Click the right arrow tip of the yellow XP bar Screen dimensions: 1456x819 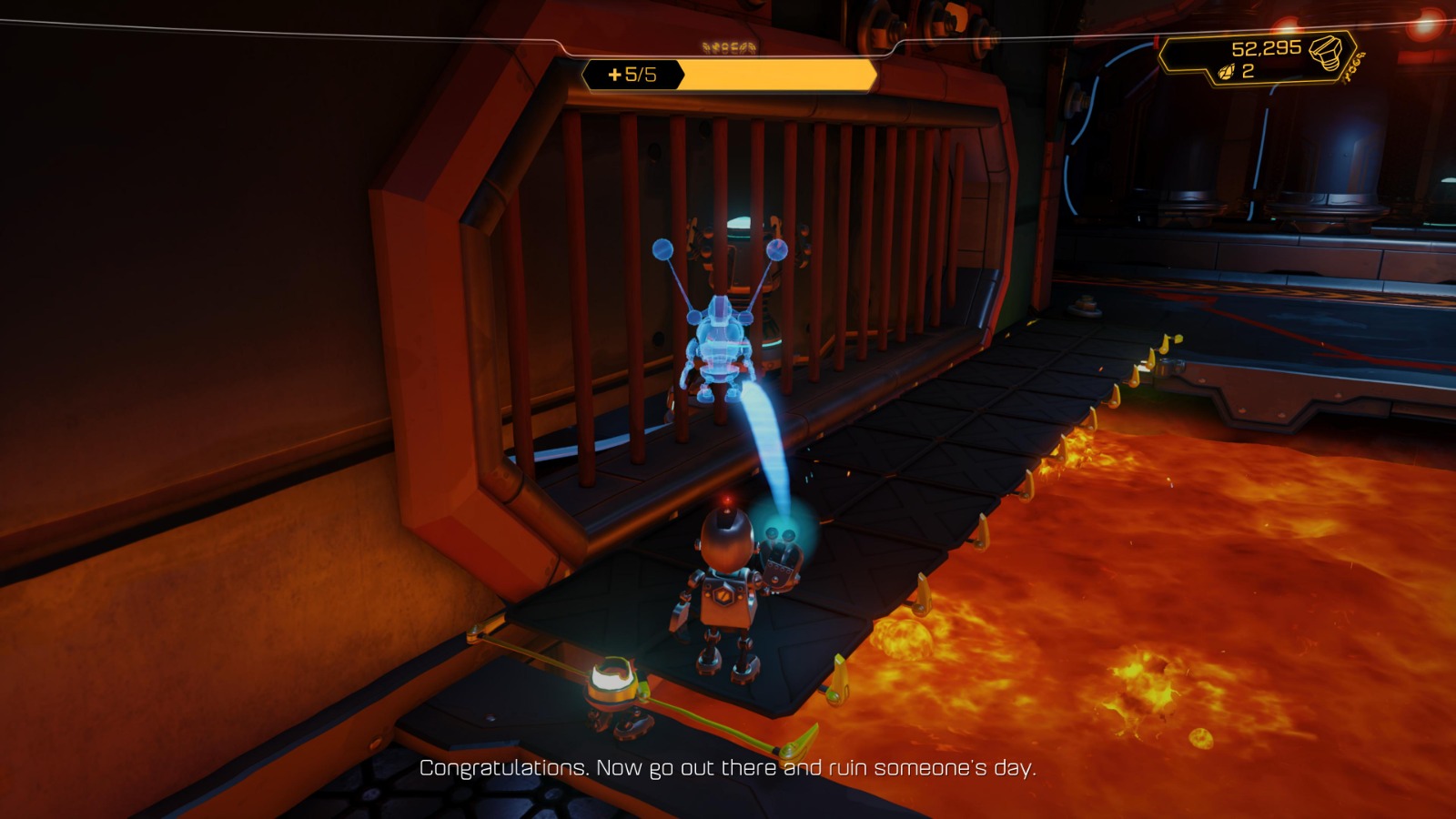tap(875, 74)
